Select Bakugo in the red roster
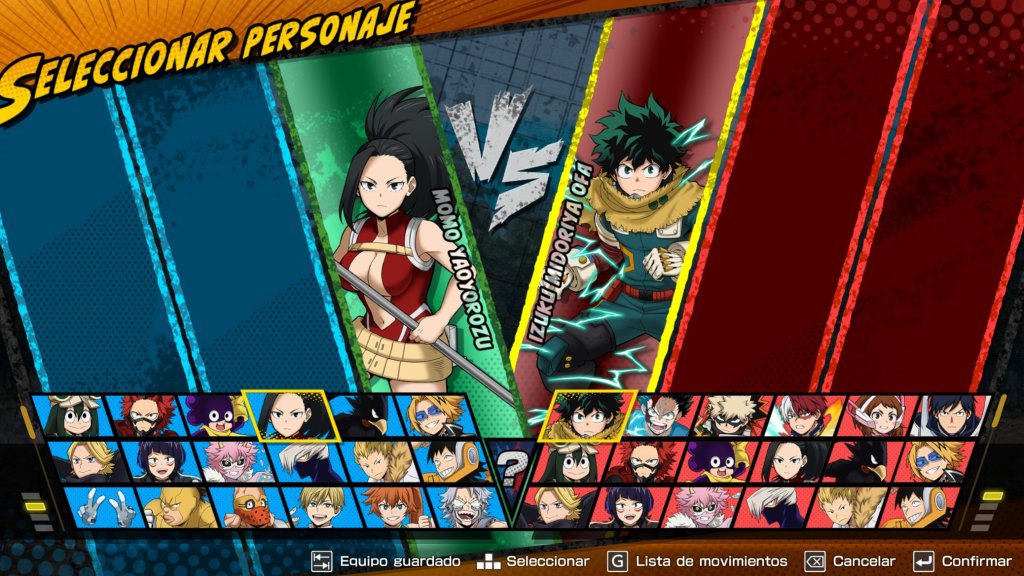The image size is (1024, 576). pos(737,417)
